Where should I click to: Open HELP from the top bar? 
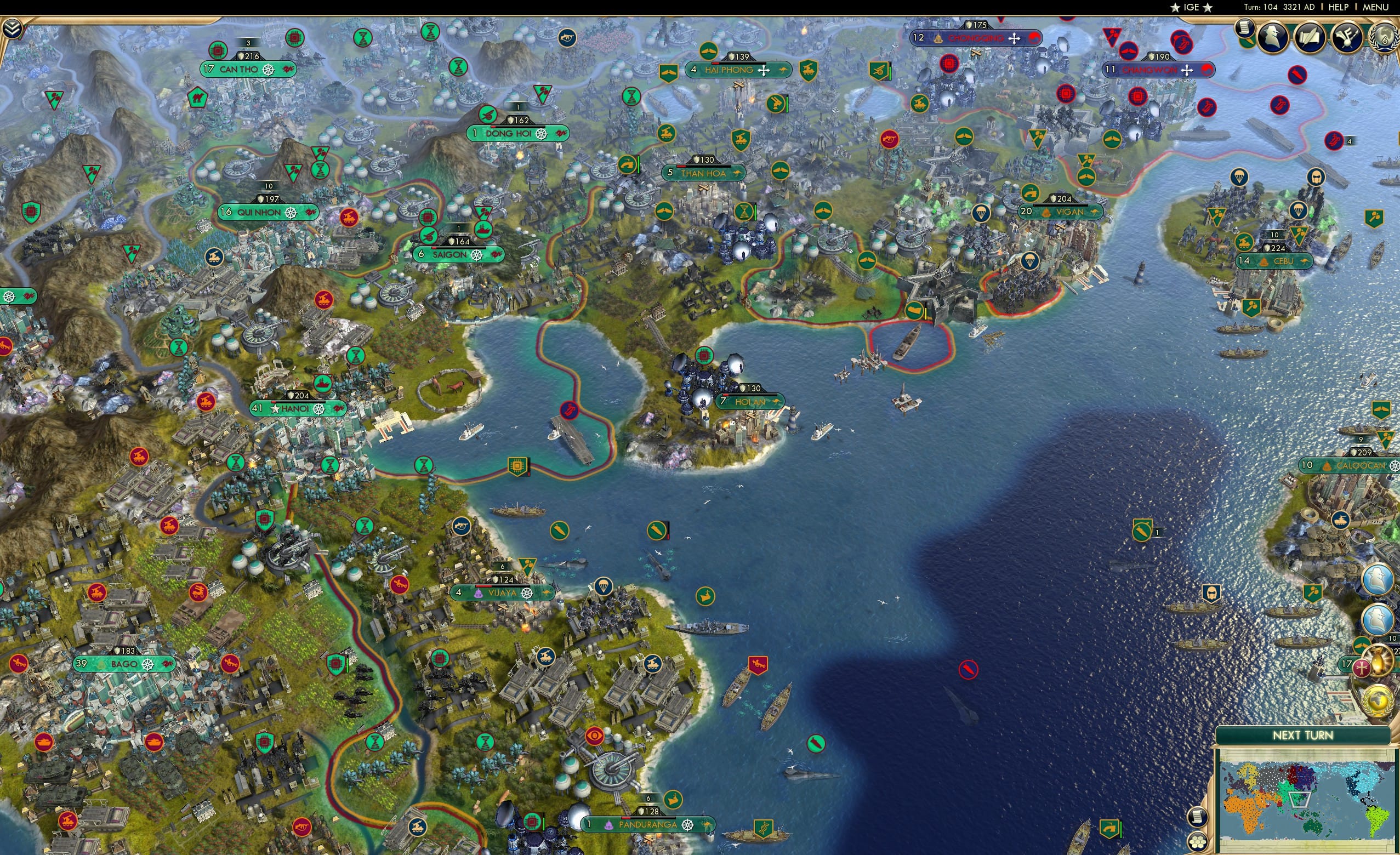1339,7
